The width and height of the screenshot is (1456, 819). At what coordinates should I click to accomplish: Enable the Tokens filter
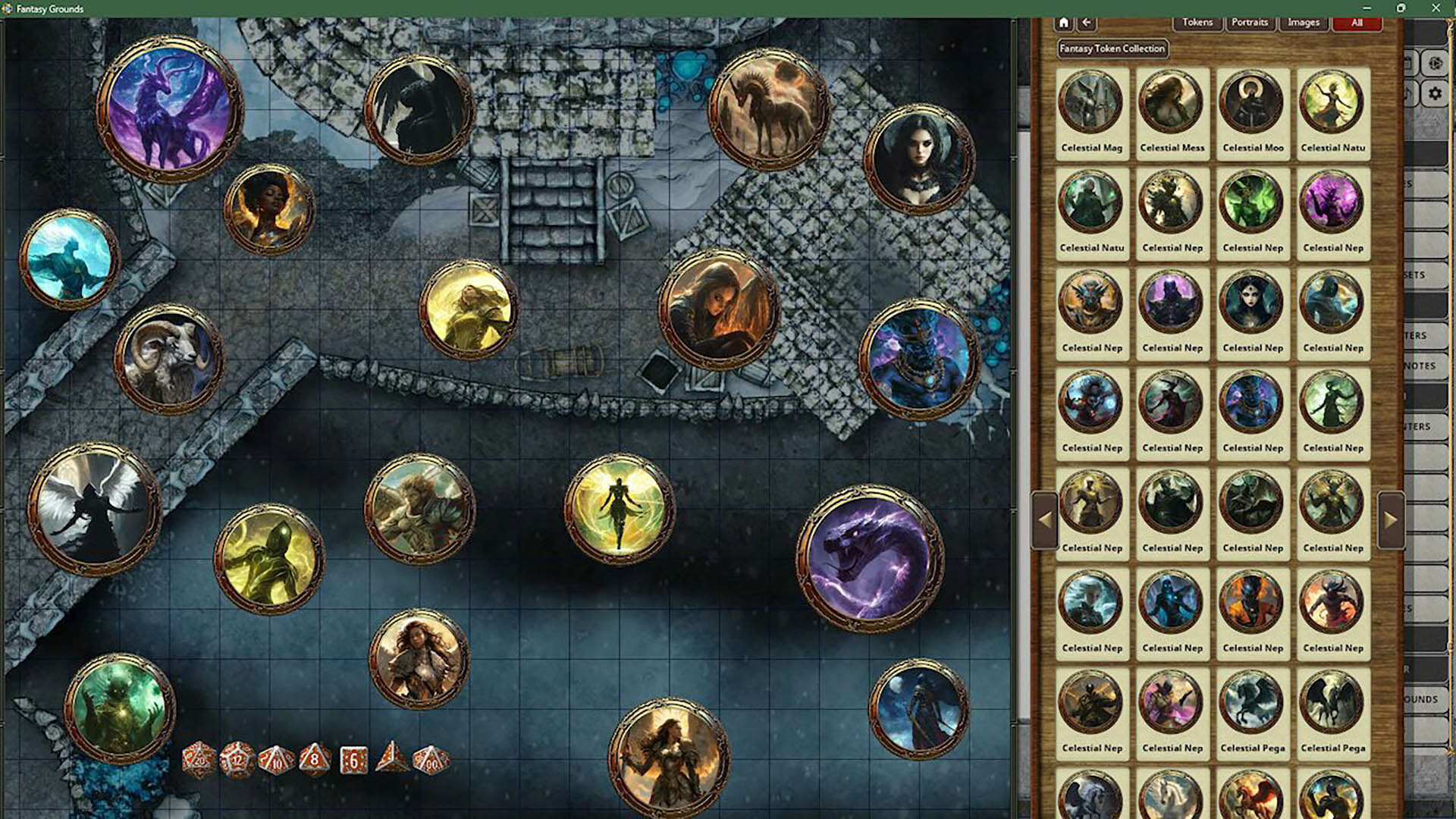(x=1197, y=22)
